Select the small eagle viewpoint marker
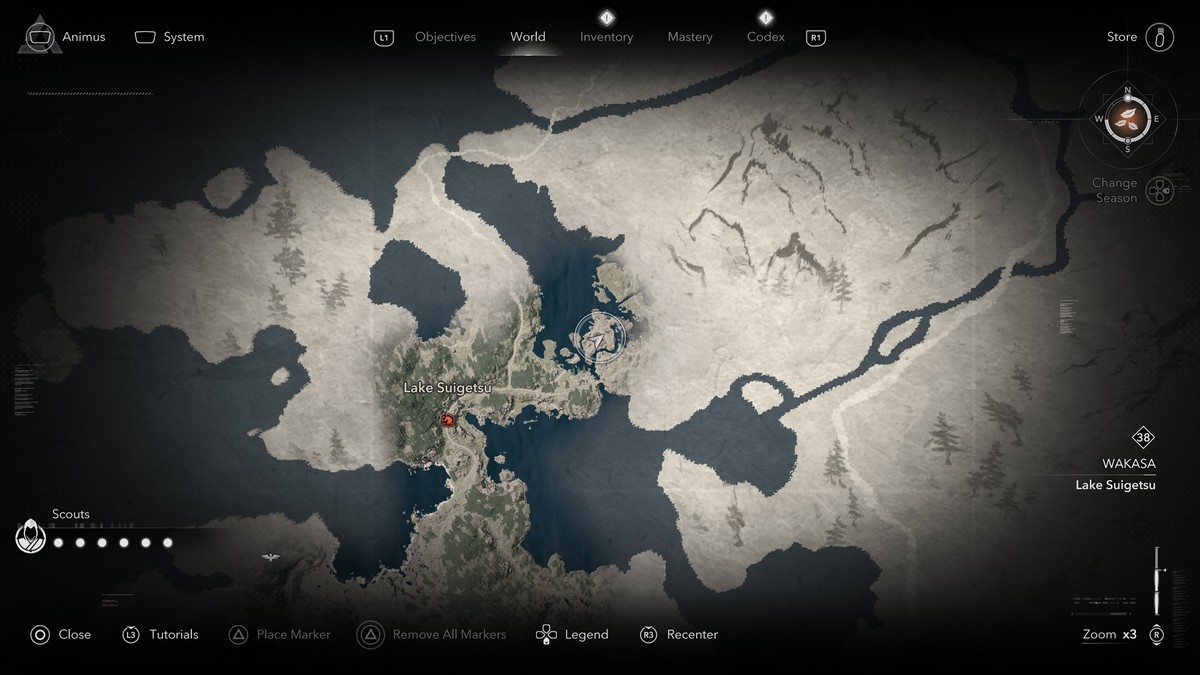Screen dimensions: 1200x675 coord(269,556)
